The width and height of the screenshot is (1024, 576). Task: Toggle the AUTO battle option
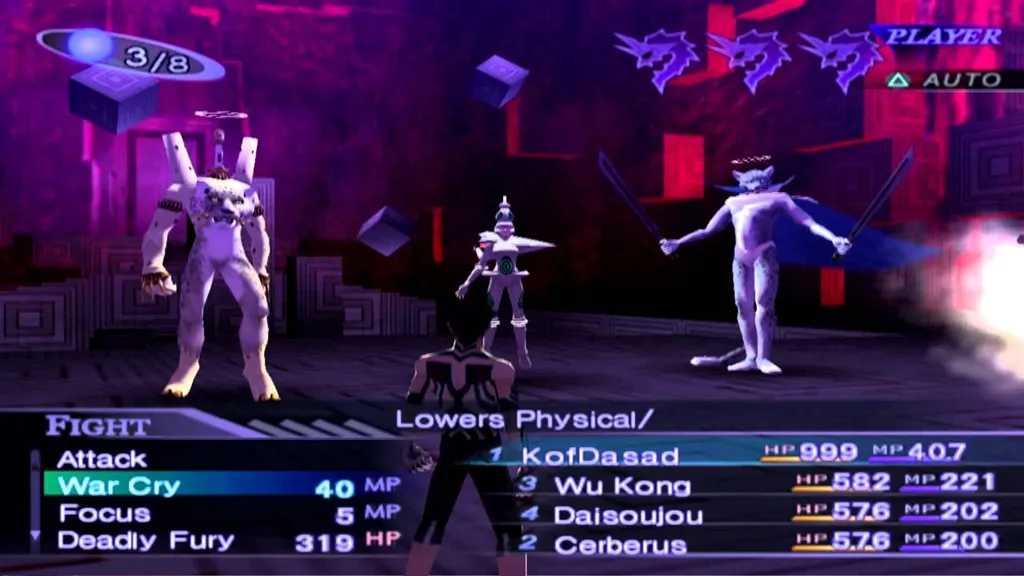click(946, 80)
